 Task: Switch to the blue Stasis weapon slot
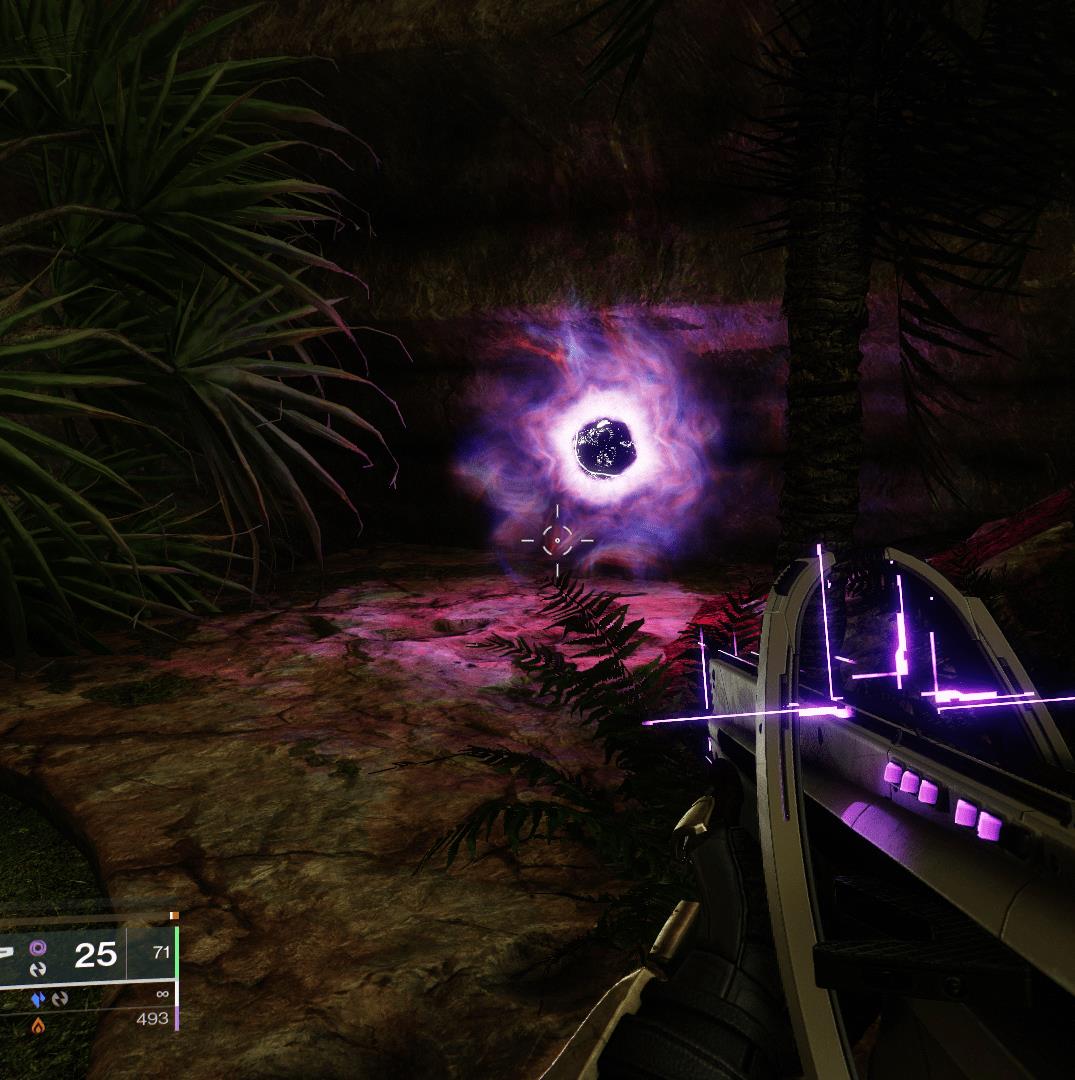point(39,997)
